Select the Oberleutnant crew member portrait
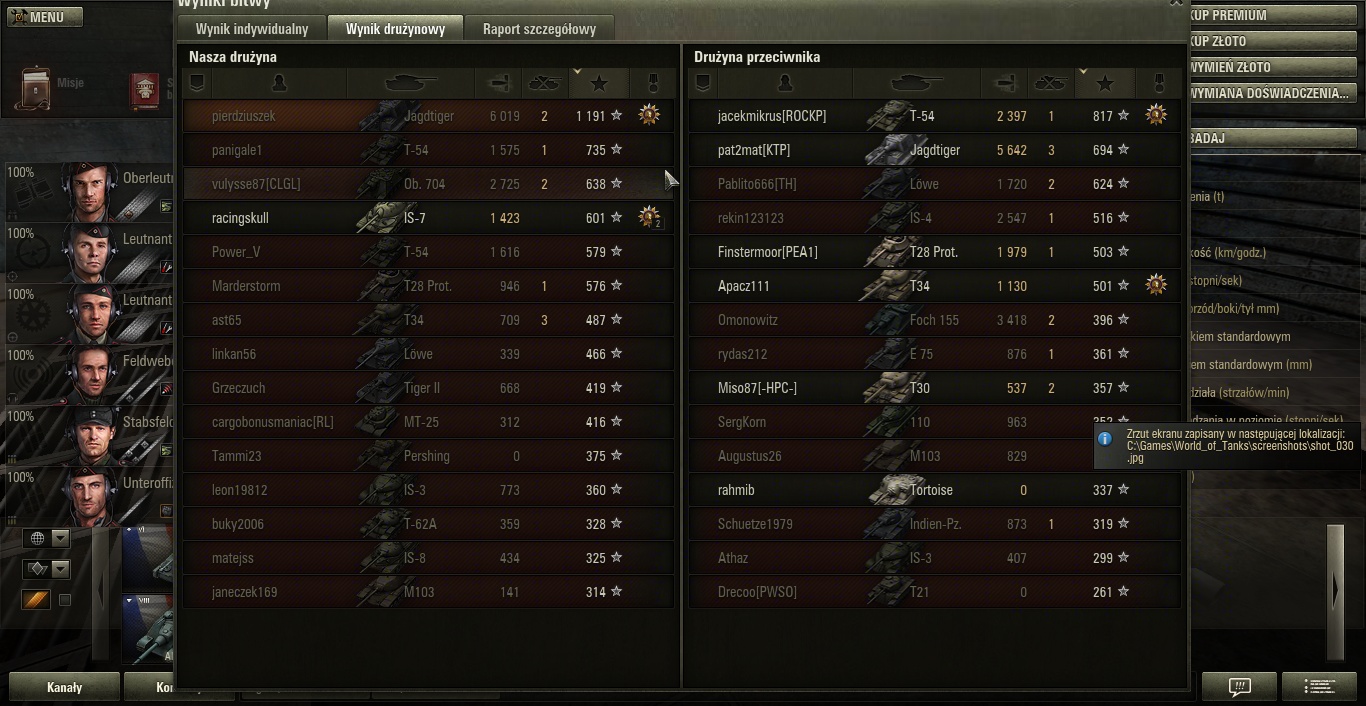Image resolution: width=1366 pixels, height=706 pixels. (x=91, y=190)
